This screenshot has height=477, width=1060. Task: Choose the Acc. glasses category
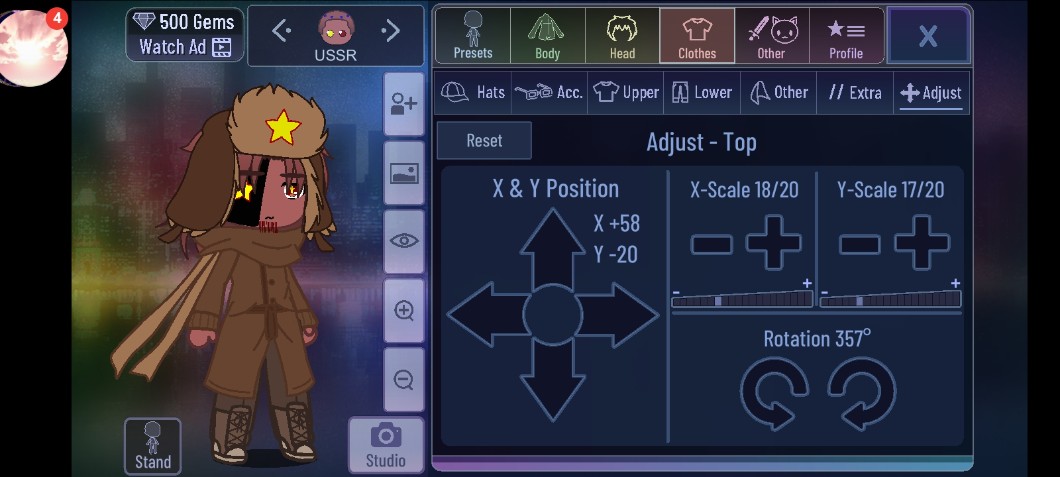(x=549, y=92)
